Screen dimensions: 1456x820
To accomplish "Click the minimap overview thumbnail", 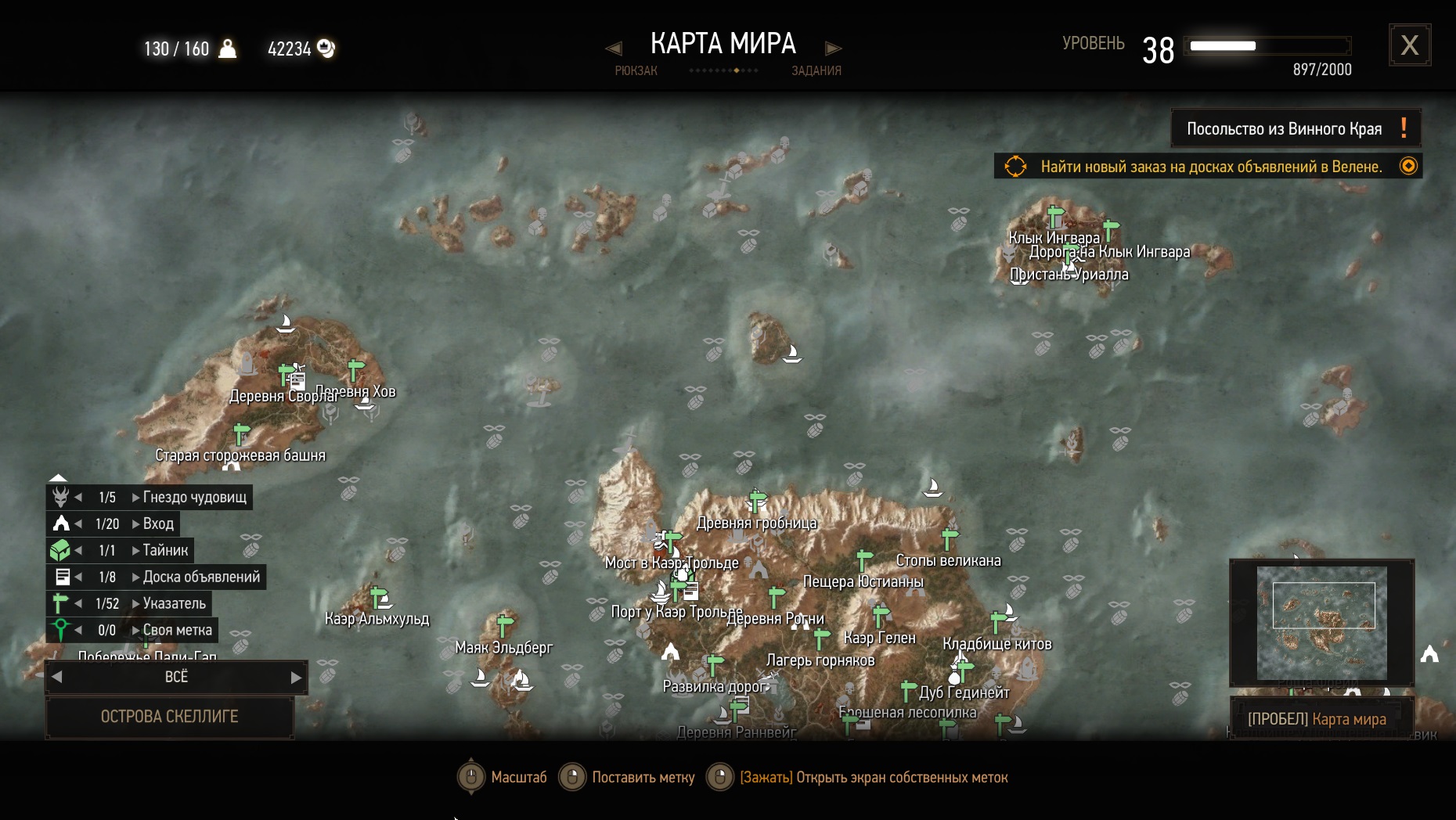I will click(1321, 622).
